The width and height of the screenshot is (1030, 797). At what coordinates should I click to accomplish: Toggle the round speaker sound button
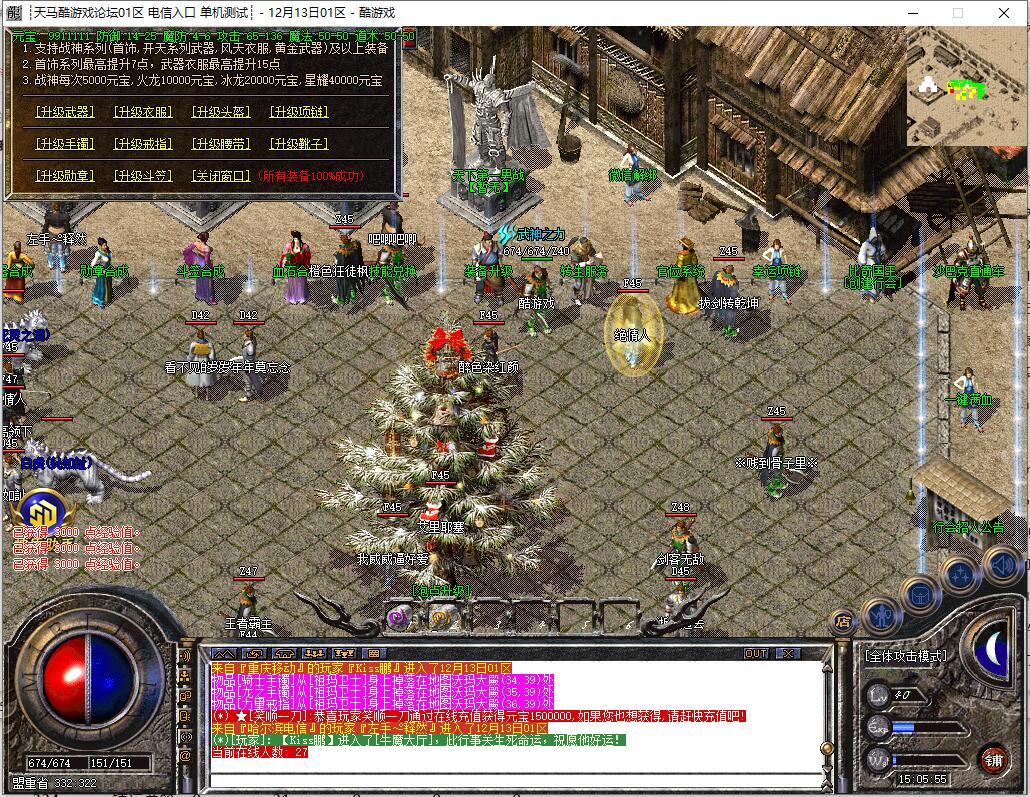pyautogui.click(x=1002, y=567)
